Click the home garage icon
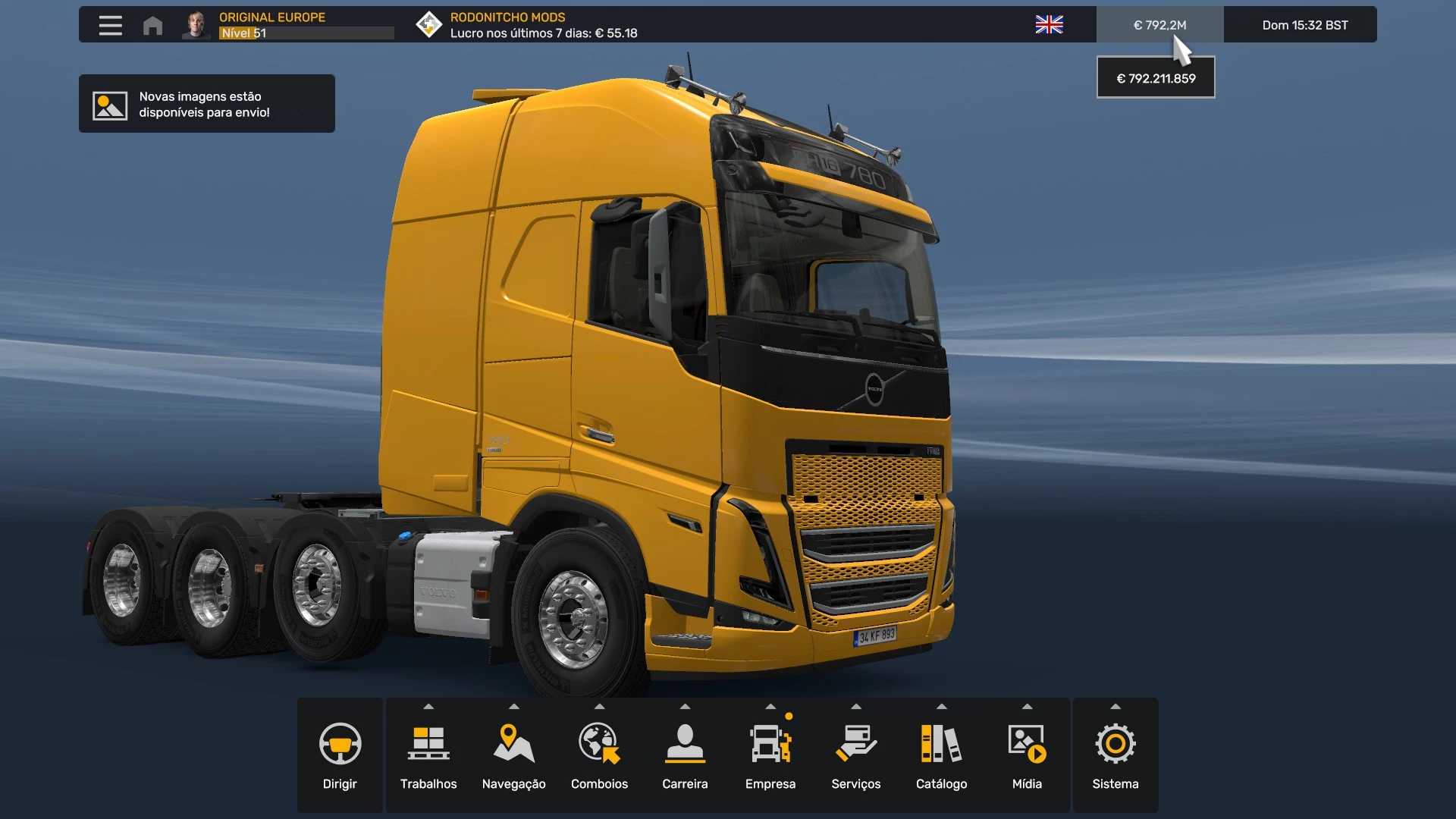This screenshot has width=1456, height=819. [x=152, y=25]
